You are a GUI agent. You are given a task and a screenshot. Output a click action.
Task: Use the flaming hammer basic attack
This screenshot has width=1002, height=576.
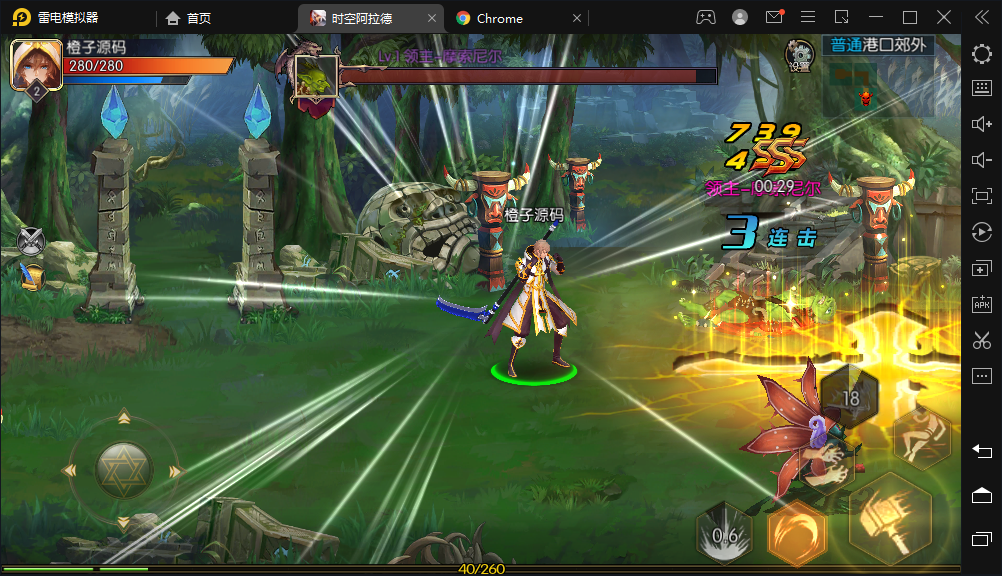(889, 519)
